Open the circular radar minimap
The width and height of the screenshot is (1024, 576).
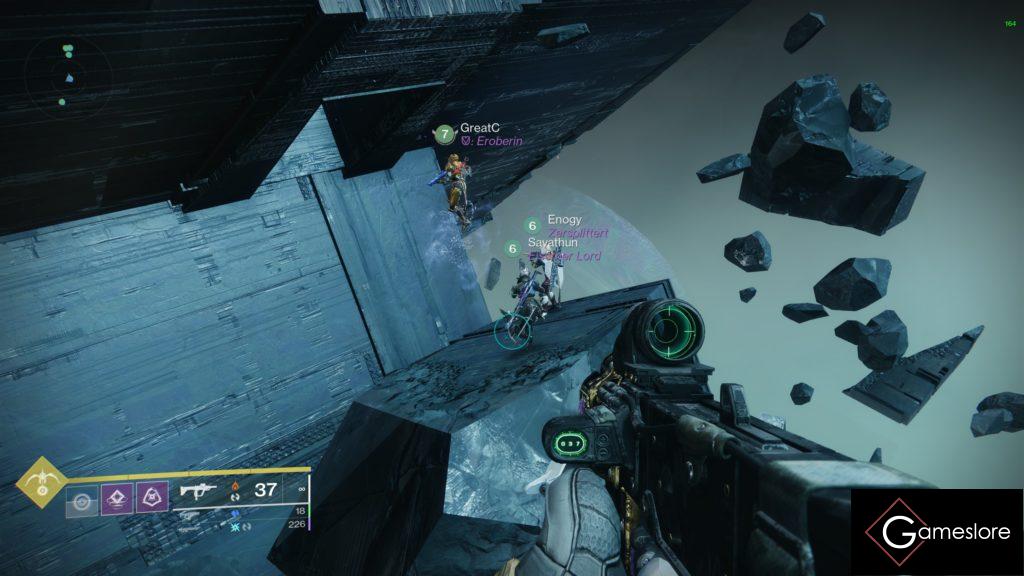tap(69, 76)
